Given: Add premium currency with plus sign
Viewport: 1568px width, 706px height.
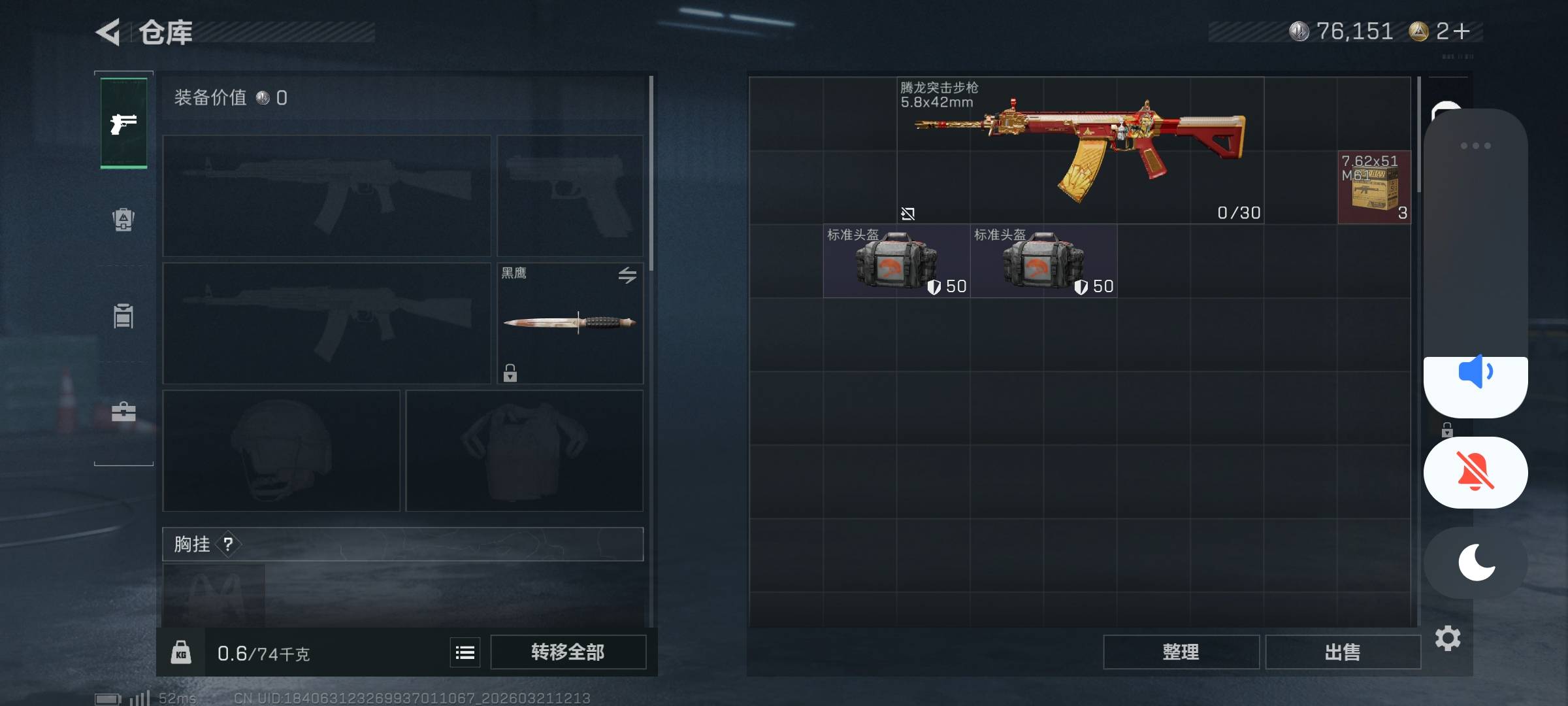Looking at the screenshot, I should tap(1462, 31).
